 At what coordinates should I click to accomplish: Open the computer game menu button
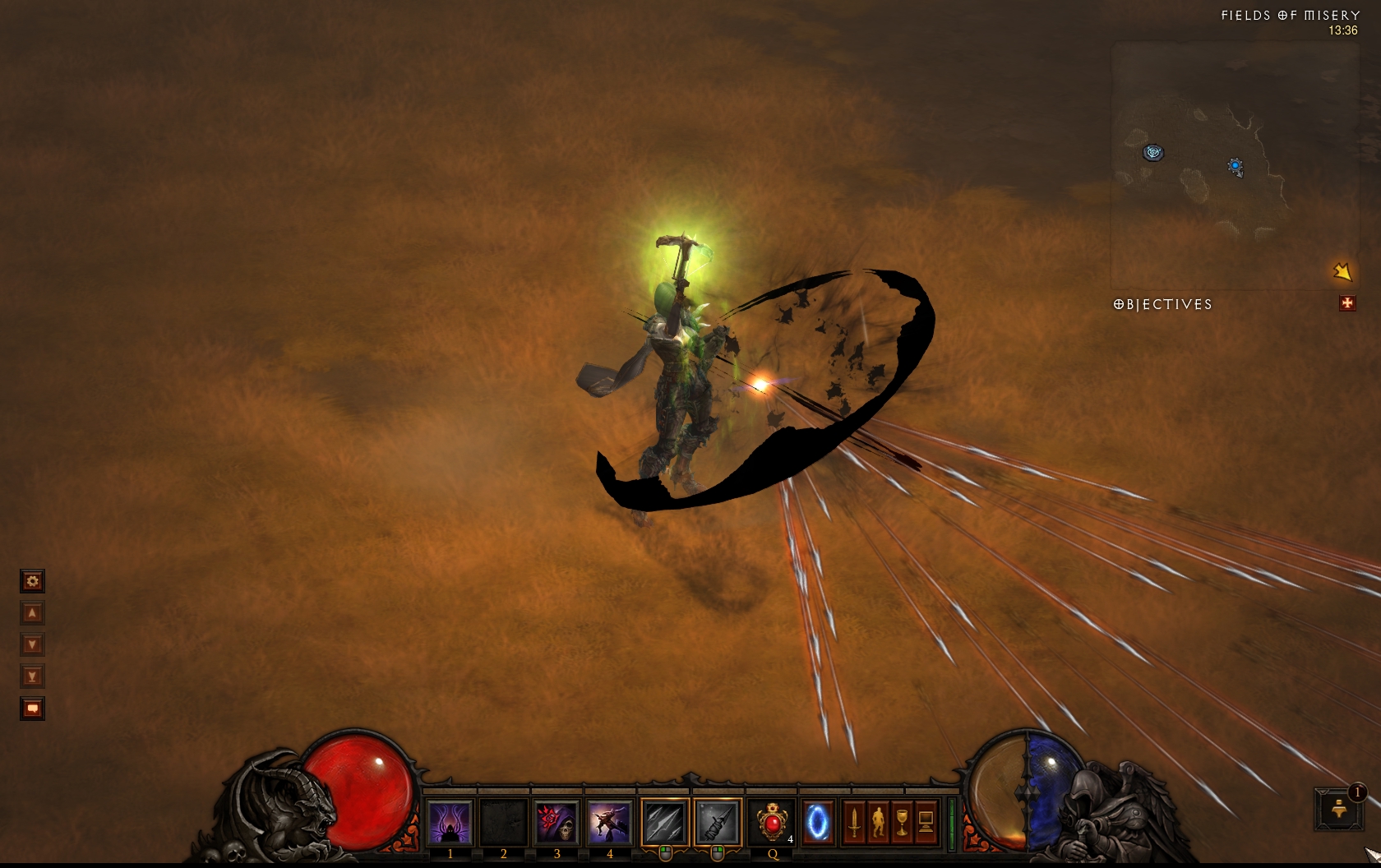point(926,822)
